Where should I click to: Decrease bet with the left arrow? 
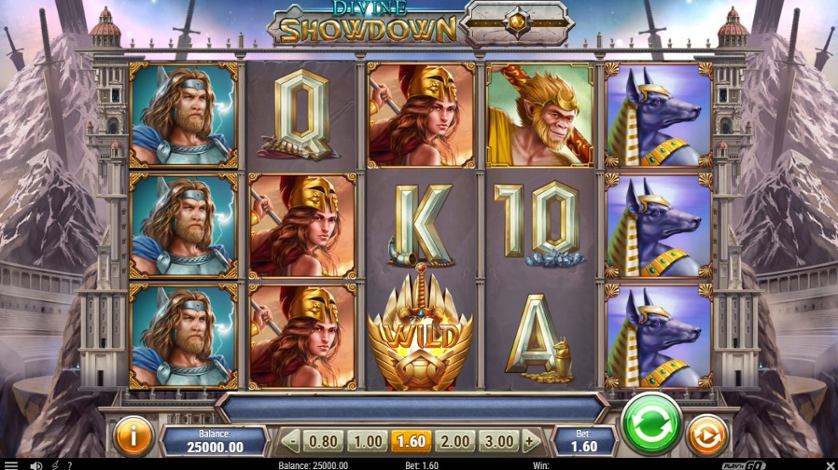click(x=290, y=441)
